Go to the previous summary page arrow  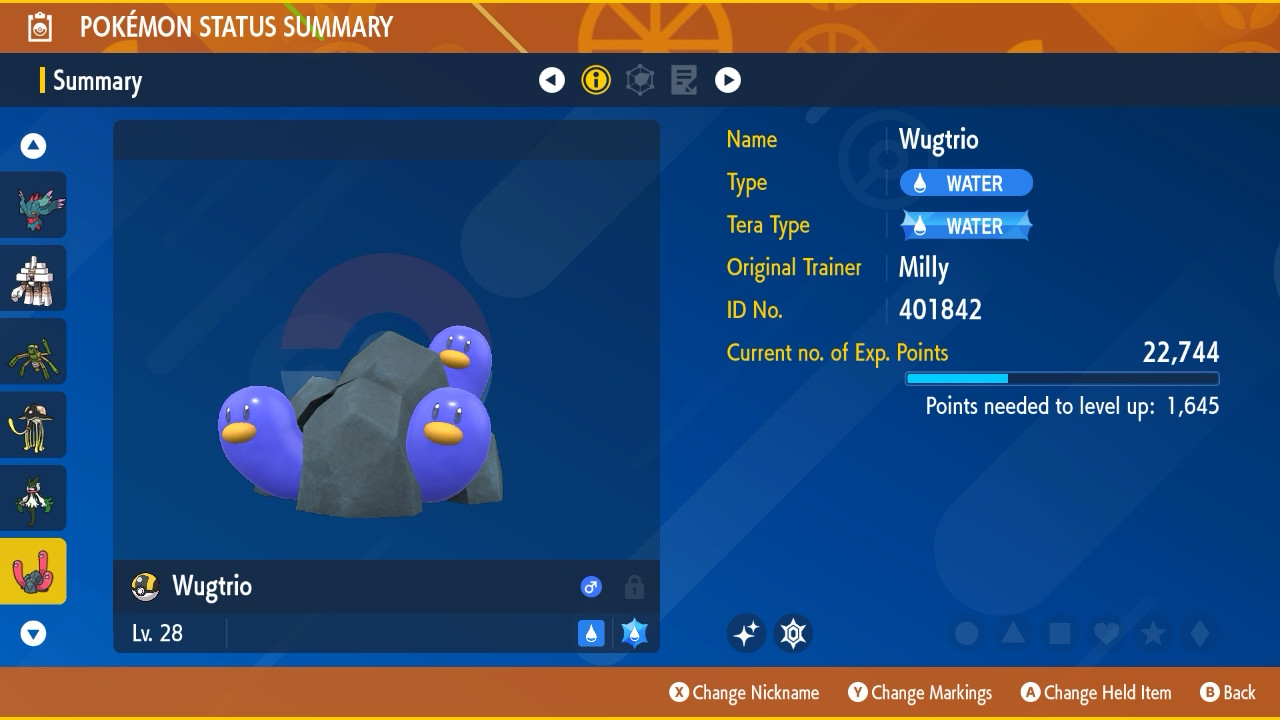tap(552, 80)
